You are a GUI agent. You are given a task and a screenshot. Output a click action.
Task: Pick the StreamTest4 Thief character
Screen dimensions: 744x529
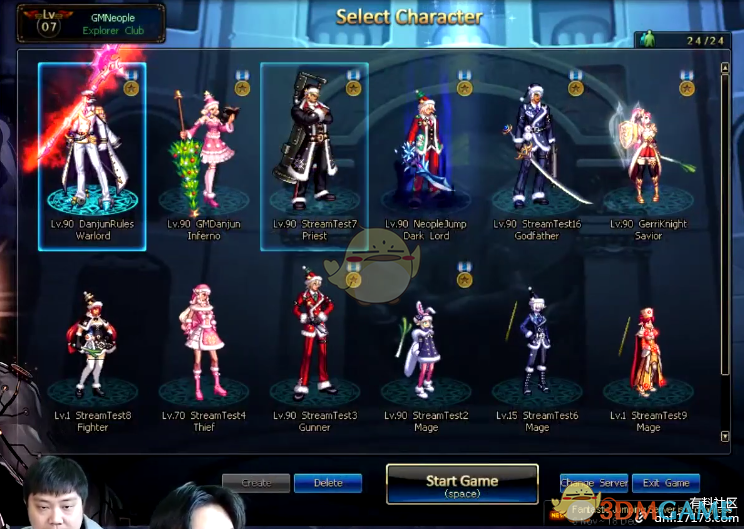click(204, 345)
